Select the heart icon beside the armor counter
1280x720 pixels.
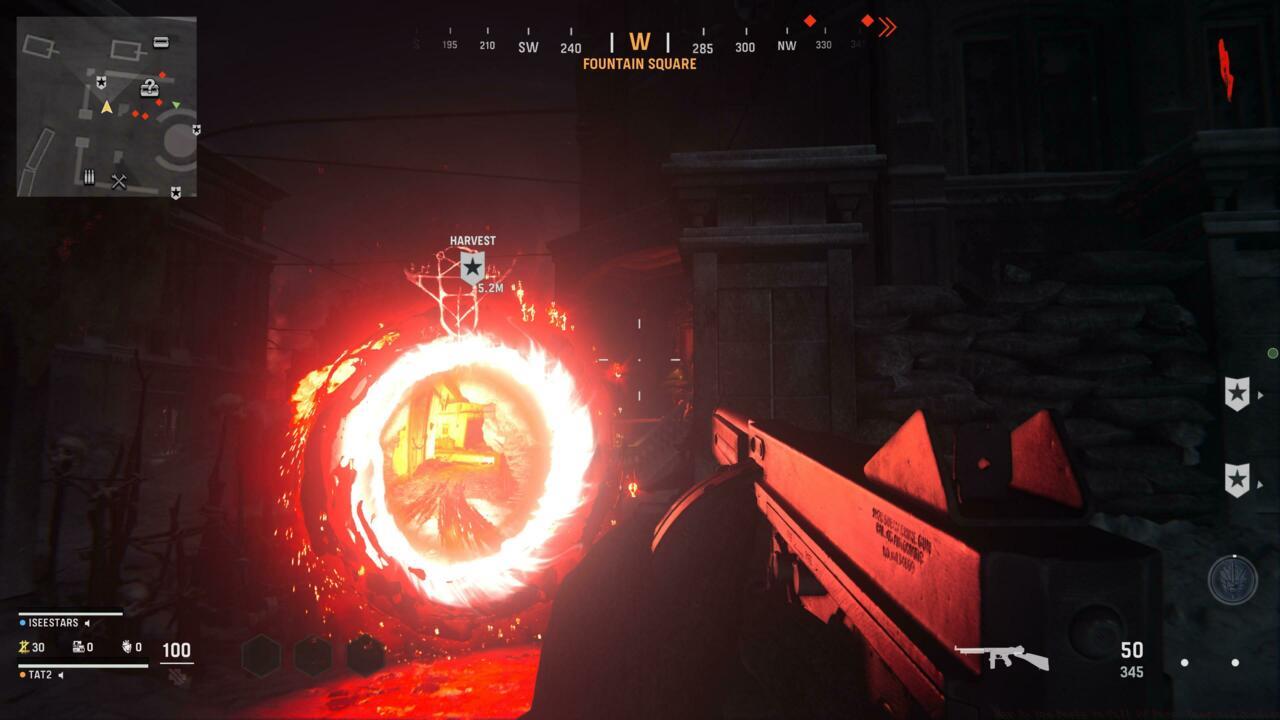click(x=127, y=648)
